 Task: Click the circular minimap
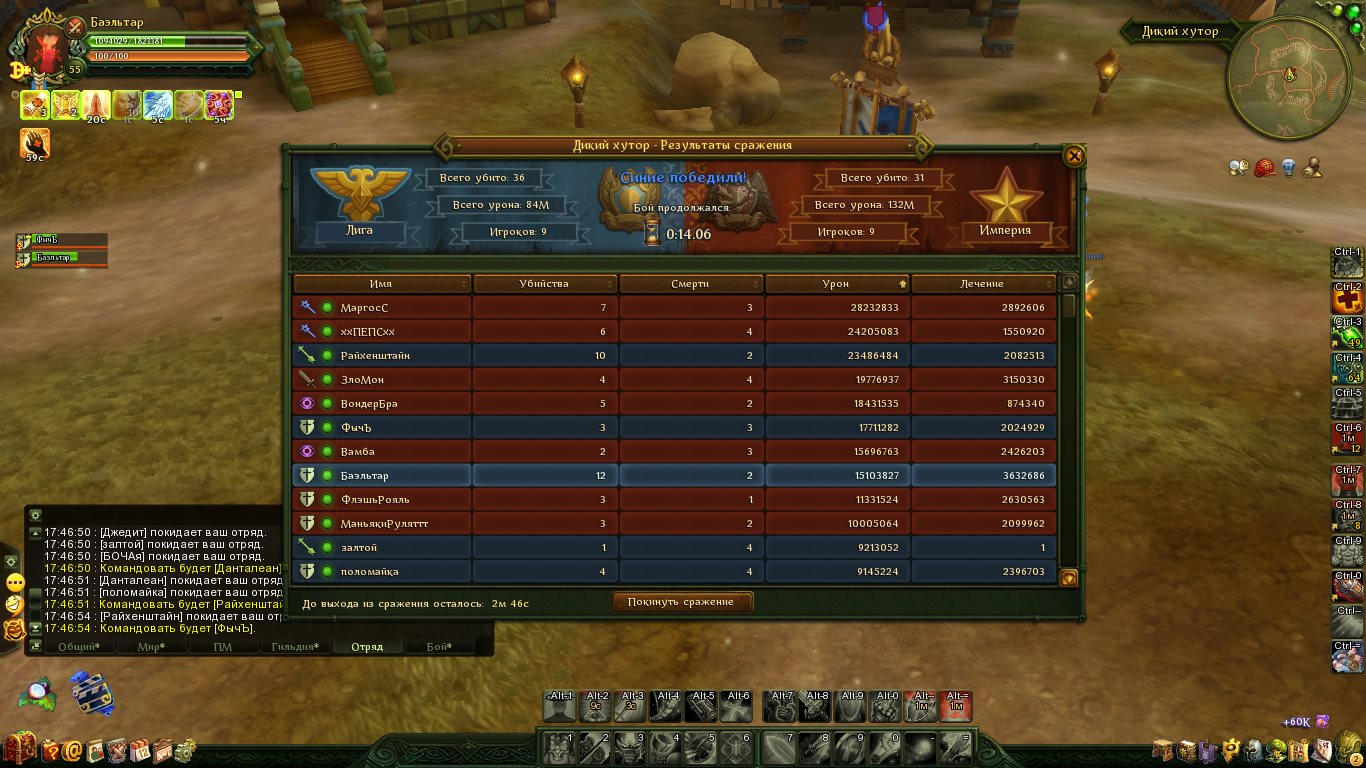(x=1289, y=78)
